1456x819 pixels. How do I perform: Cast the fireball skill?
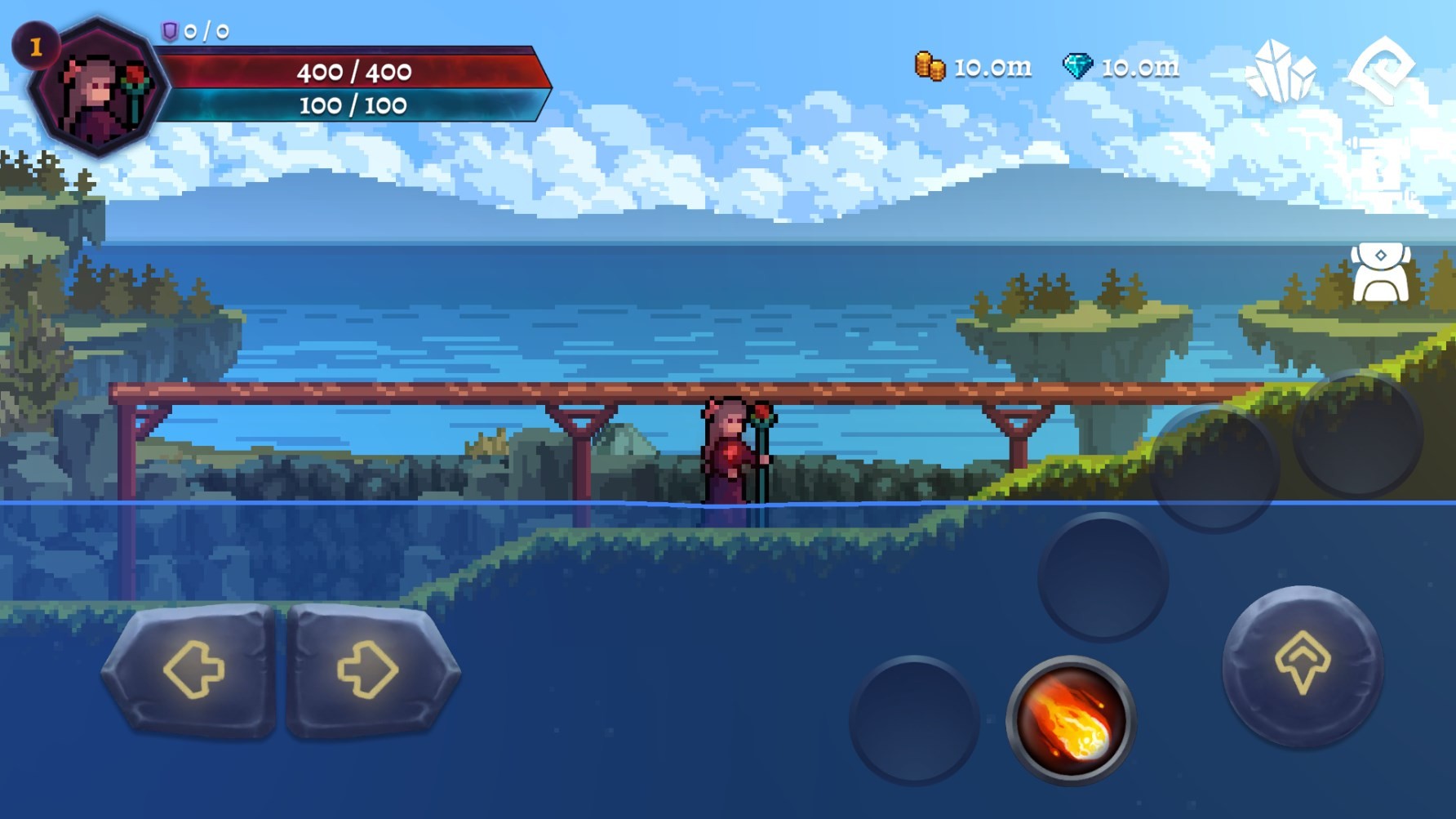click(x=1070, y=720)
